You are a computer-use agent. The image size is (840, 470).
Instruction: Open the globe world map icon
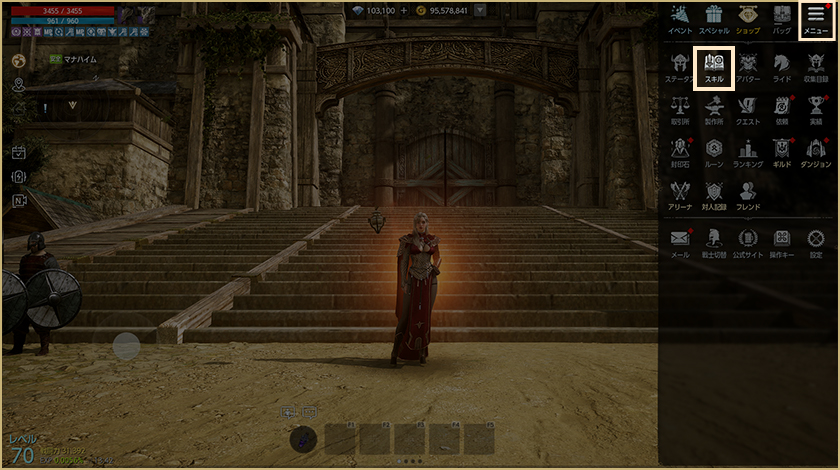(x=18, y=60)
